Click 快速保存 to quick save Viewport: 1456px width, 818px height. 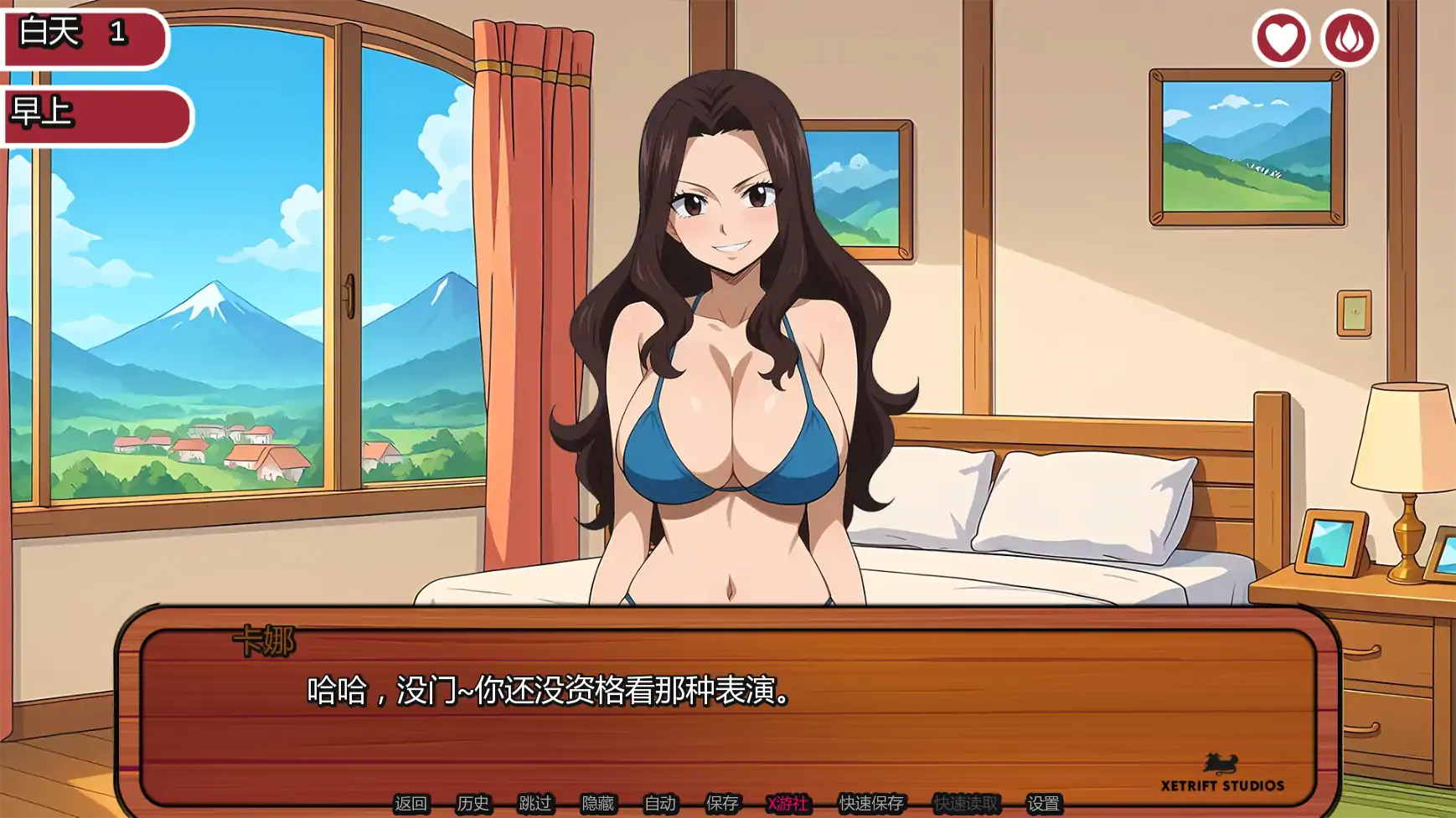pos(870,802)
